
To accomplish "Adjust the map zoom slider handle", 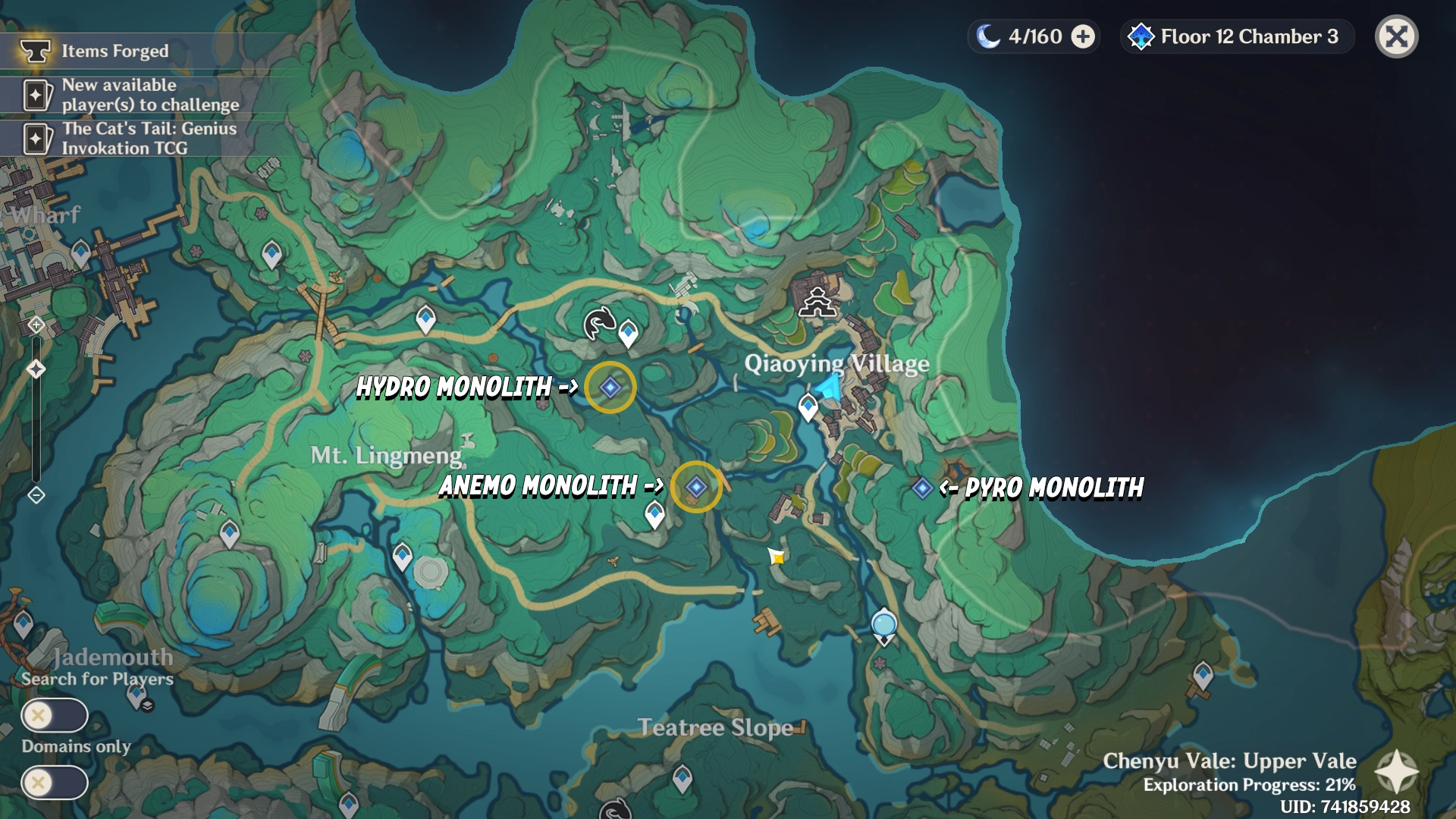I will click(36, 369).
